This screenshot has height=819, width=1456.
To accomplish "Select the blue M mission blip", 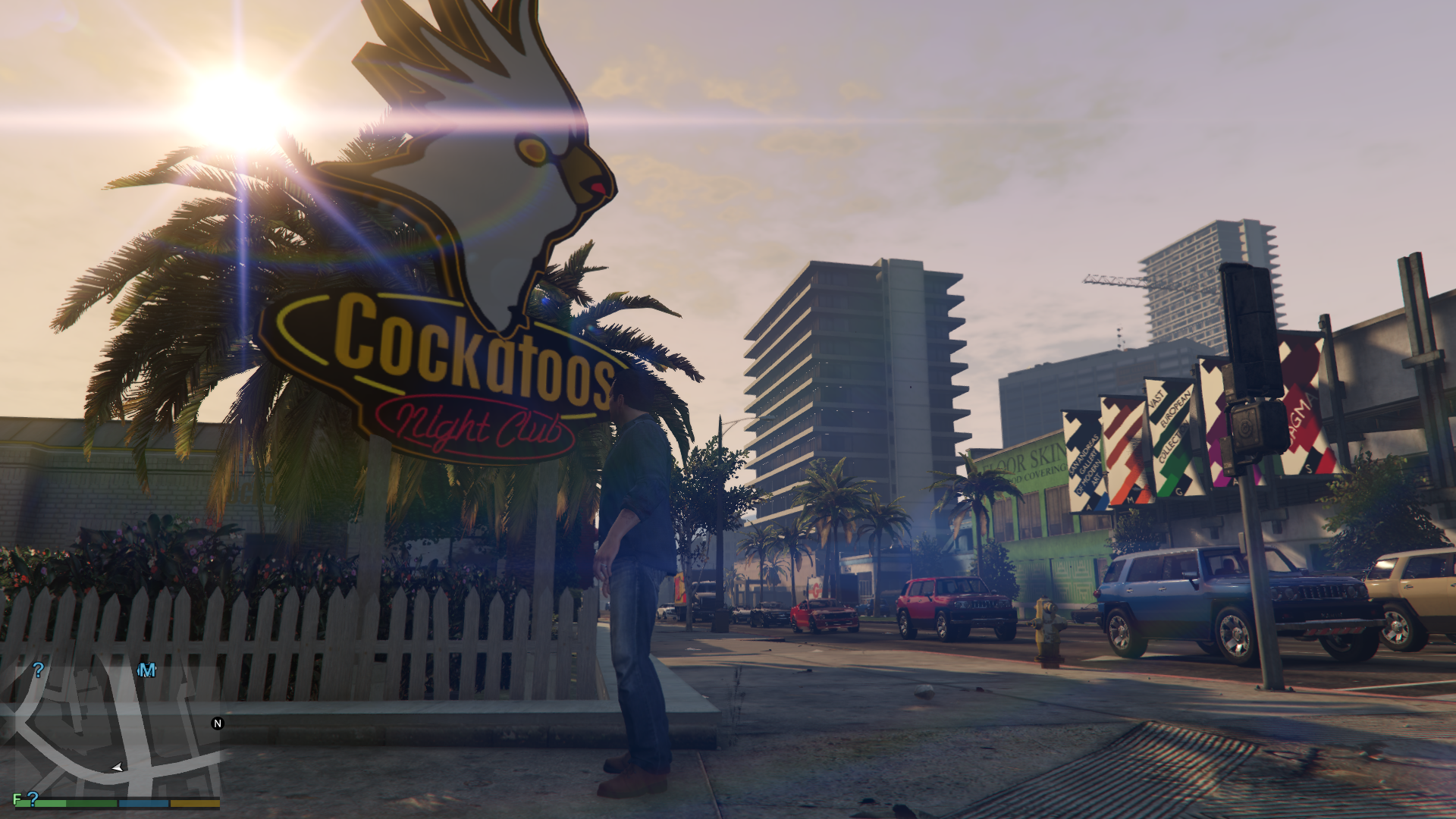I will coord(147,670).
